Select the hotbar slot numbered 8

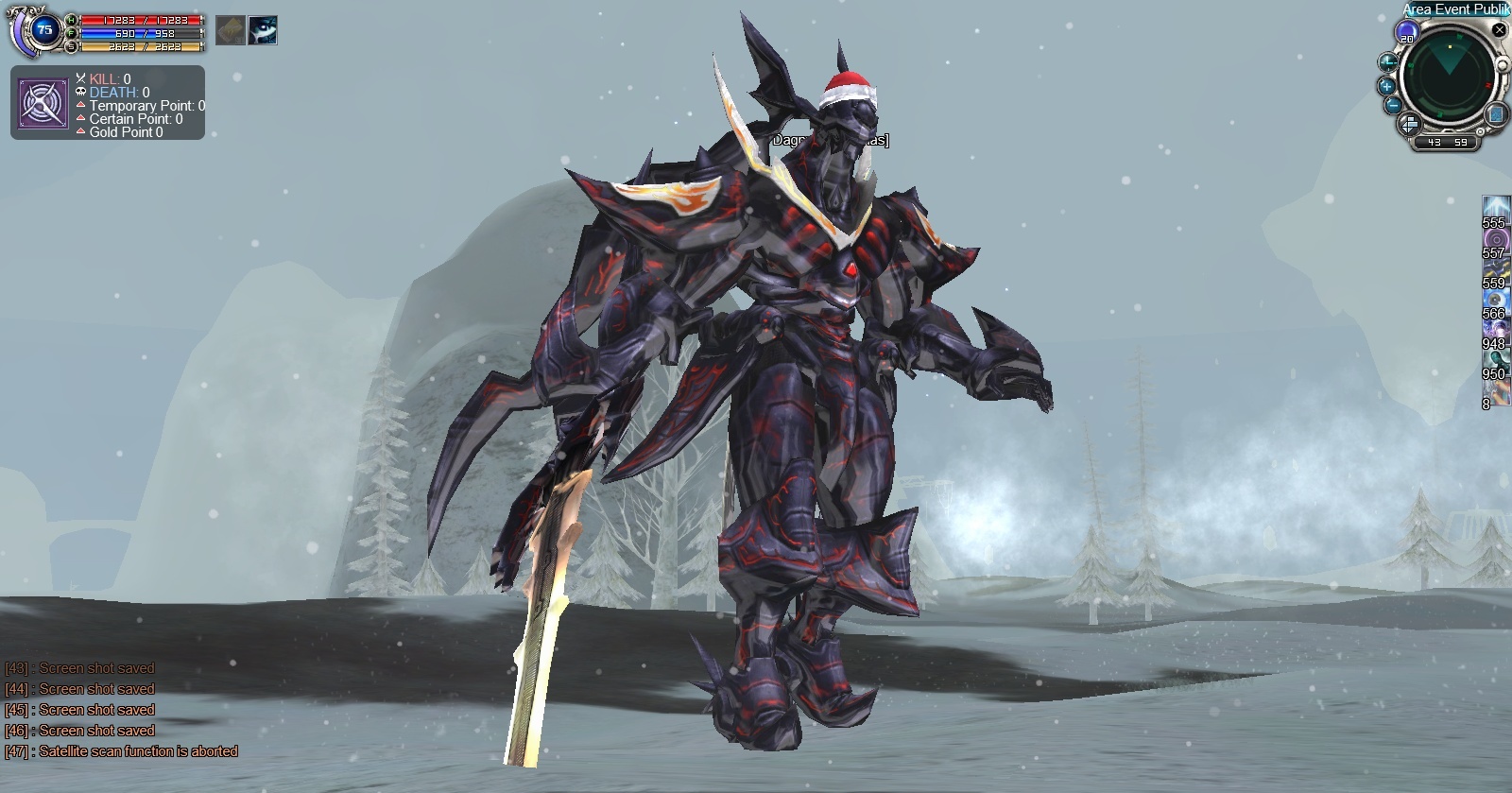point(1496,390)
